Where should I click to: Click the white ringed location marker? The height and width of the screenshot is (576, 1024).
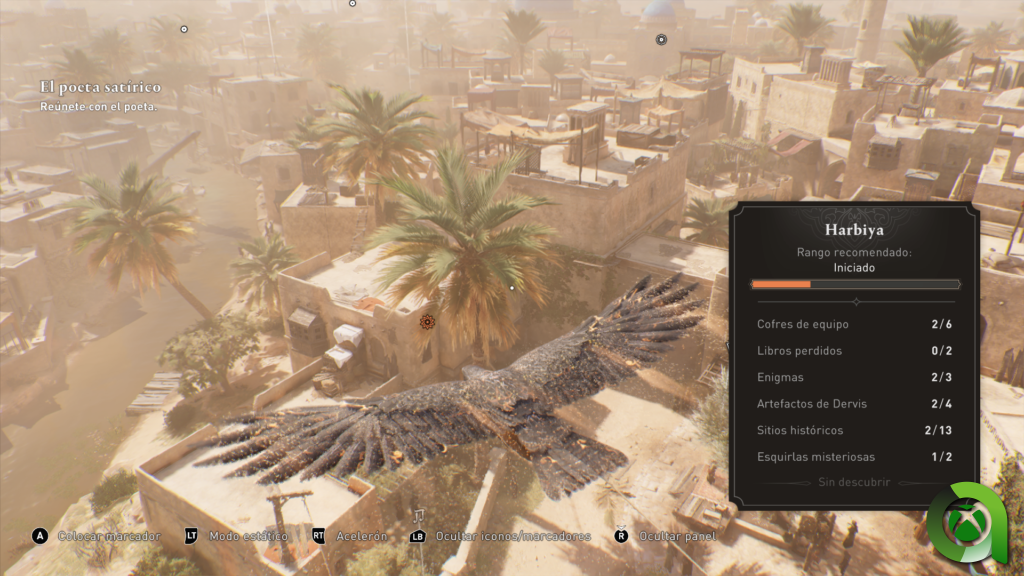pos(661,40)
